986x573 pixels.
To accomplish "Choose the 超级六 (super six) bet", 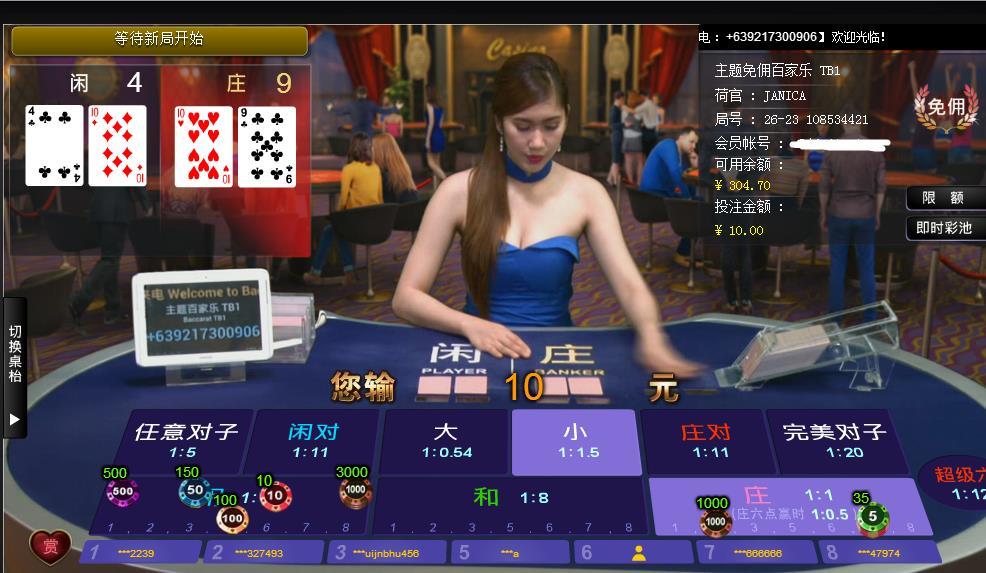I will [x=958, y=483].
